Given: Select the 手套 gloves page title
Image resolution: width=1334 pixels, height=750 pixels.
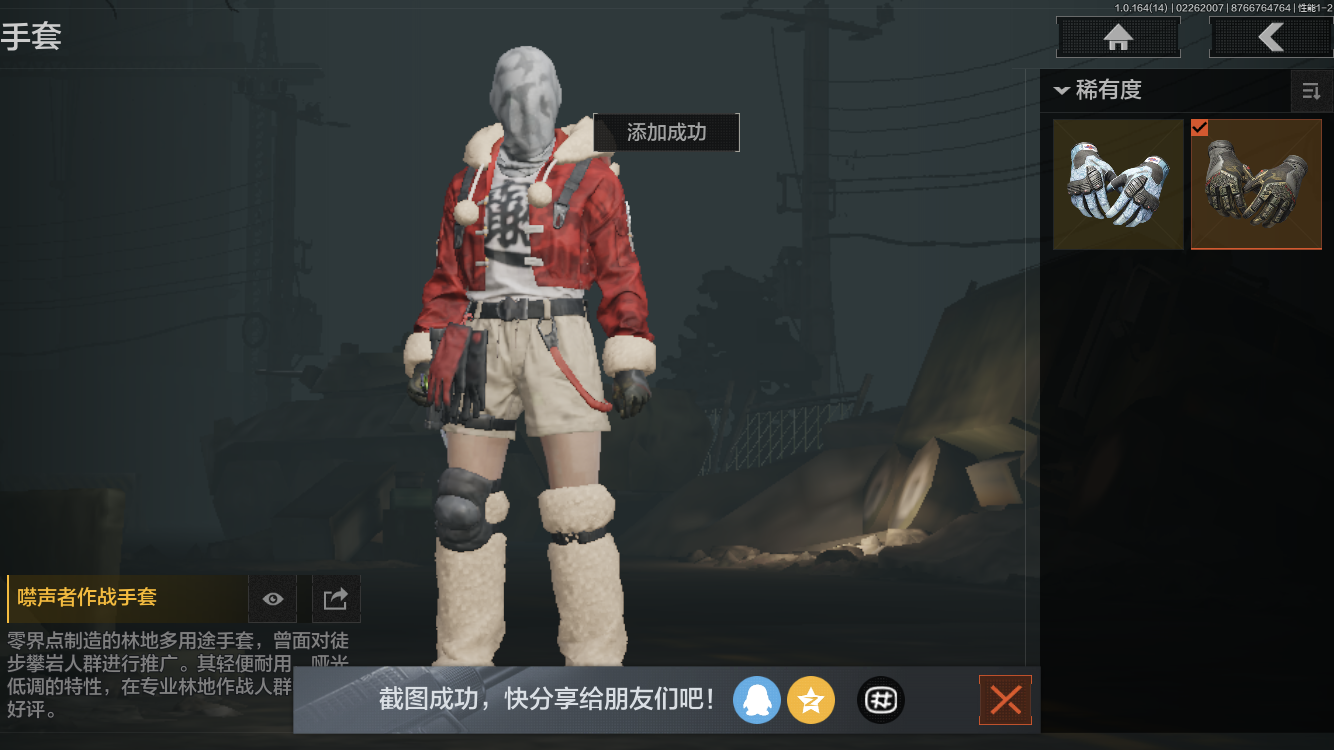Looking at the screenshot, I should coord(33,37).
